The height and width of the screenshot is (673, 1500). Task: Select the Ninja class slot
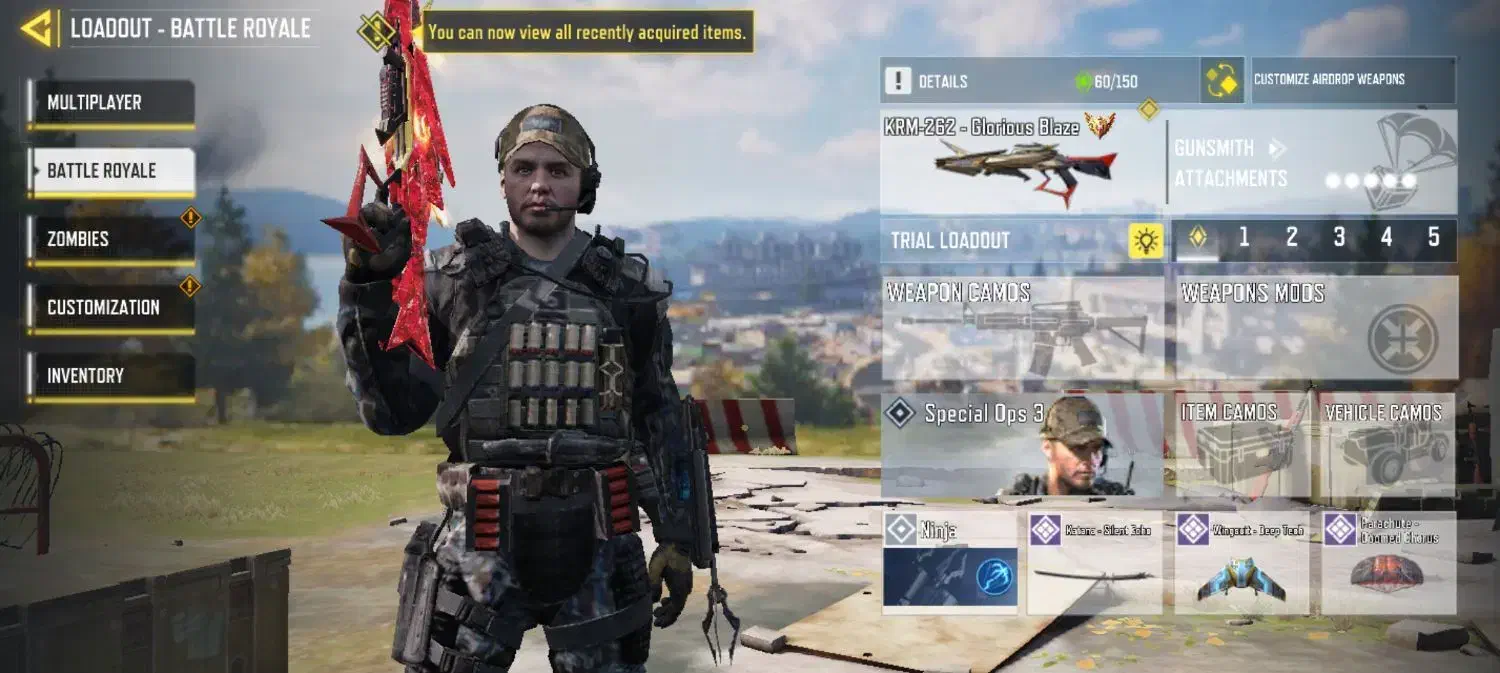pos(950,562)
